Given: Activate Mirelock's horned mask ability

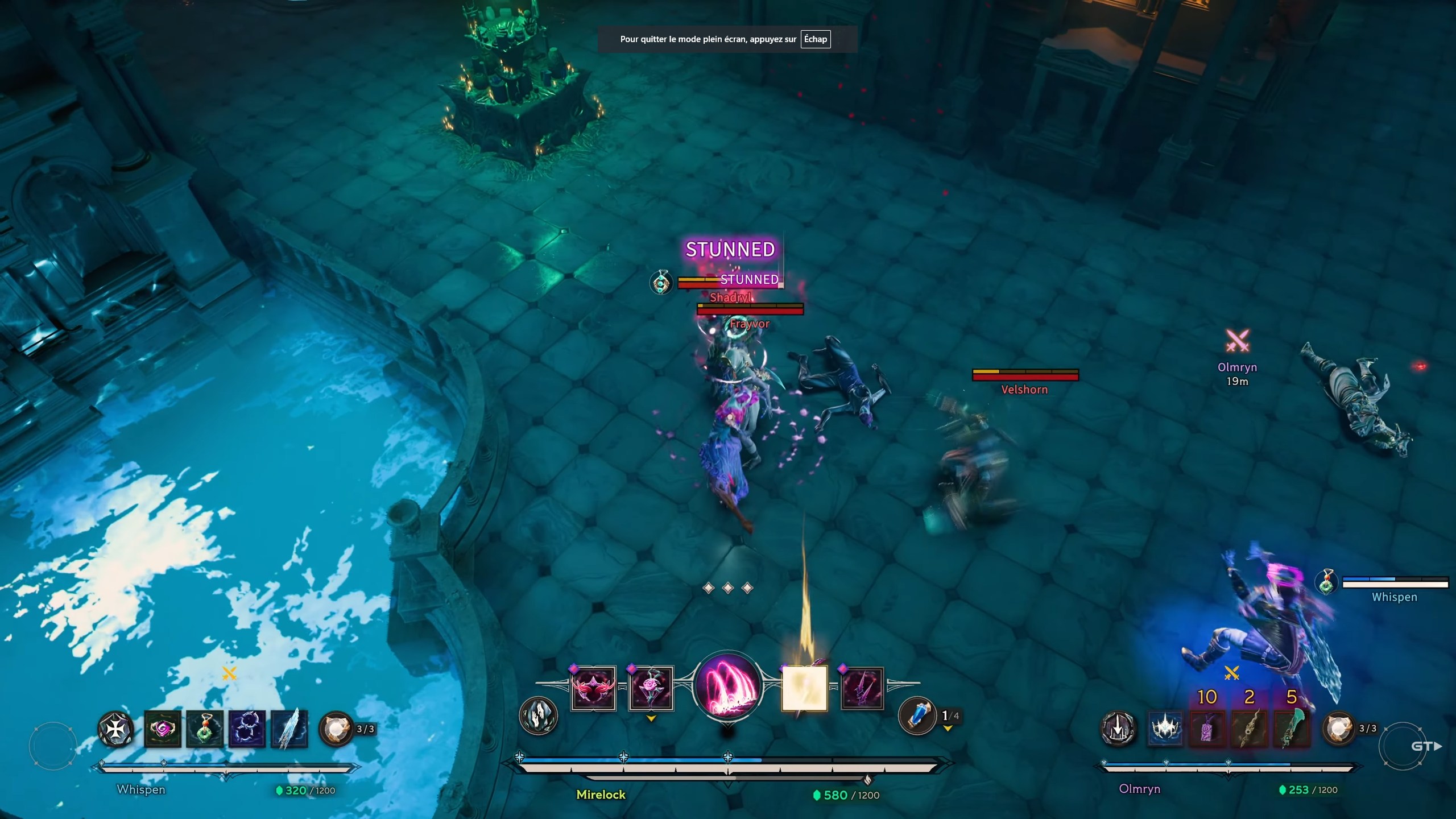Looking at the screenshot, I should [593, 688].
